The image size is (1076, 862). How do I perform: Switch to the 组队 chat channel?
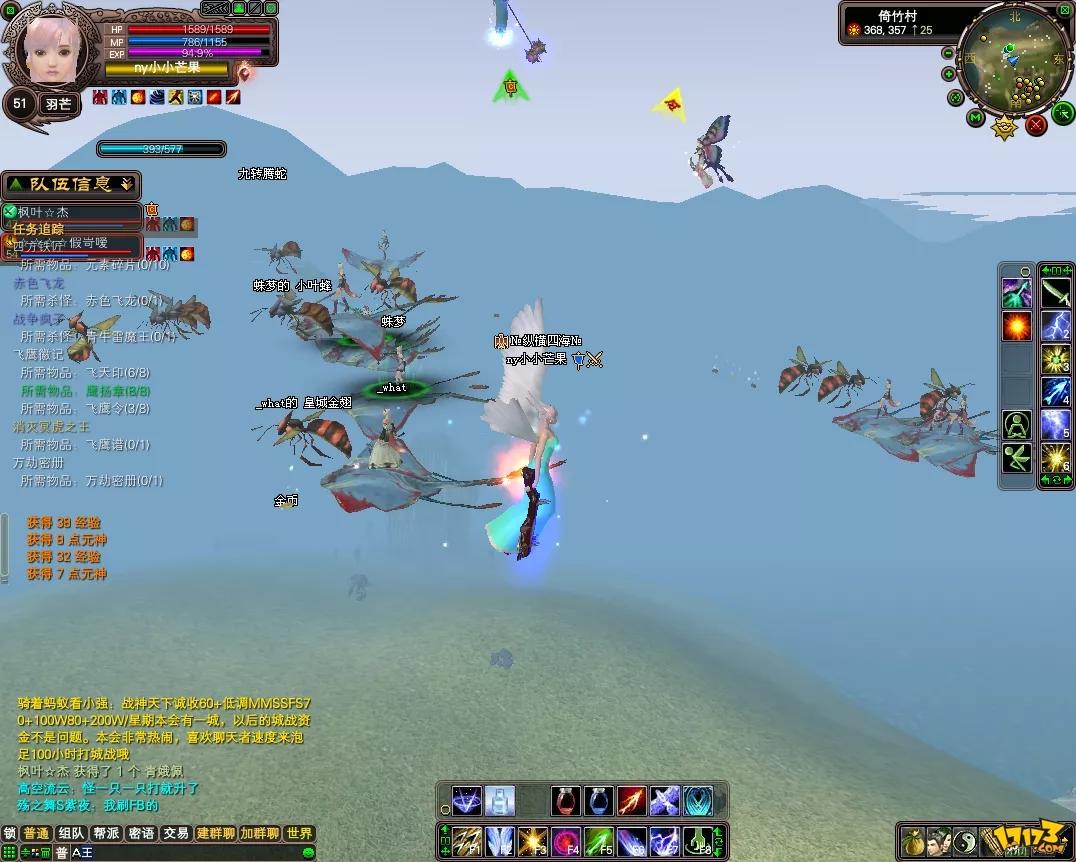pos(71,833)
